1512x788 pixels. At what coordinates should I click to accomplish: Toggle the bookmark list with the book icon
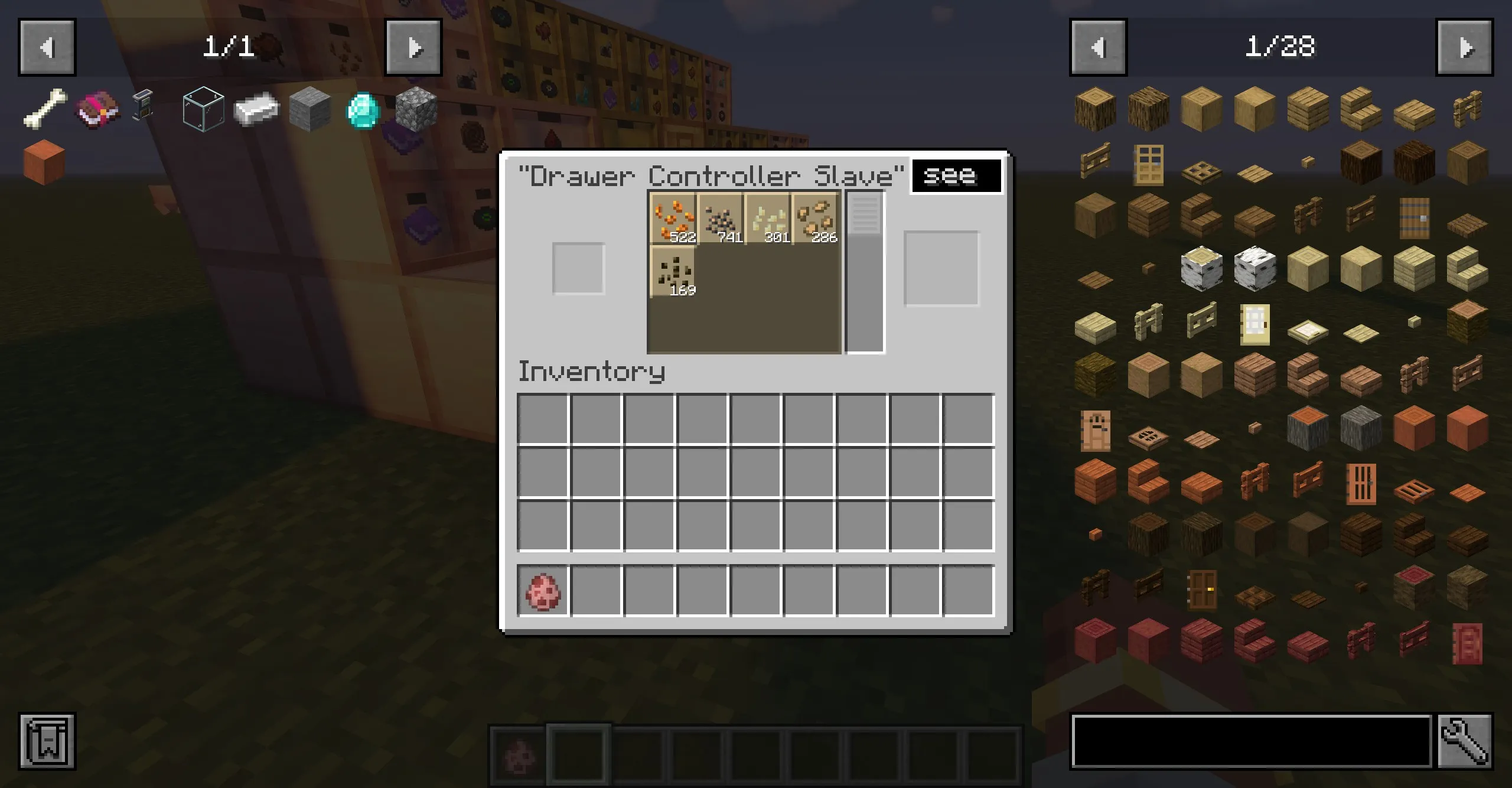(x=47, y=742)
